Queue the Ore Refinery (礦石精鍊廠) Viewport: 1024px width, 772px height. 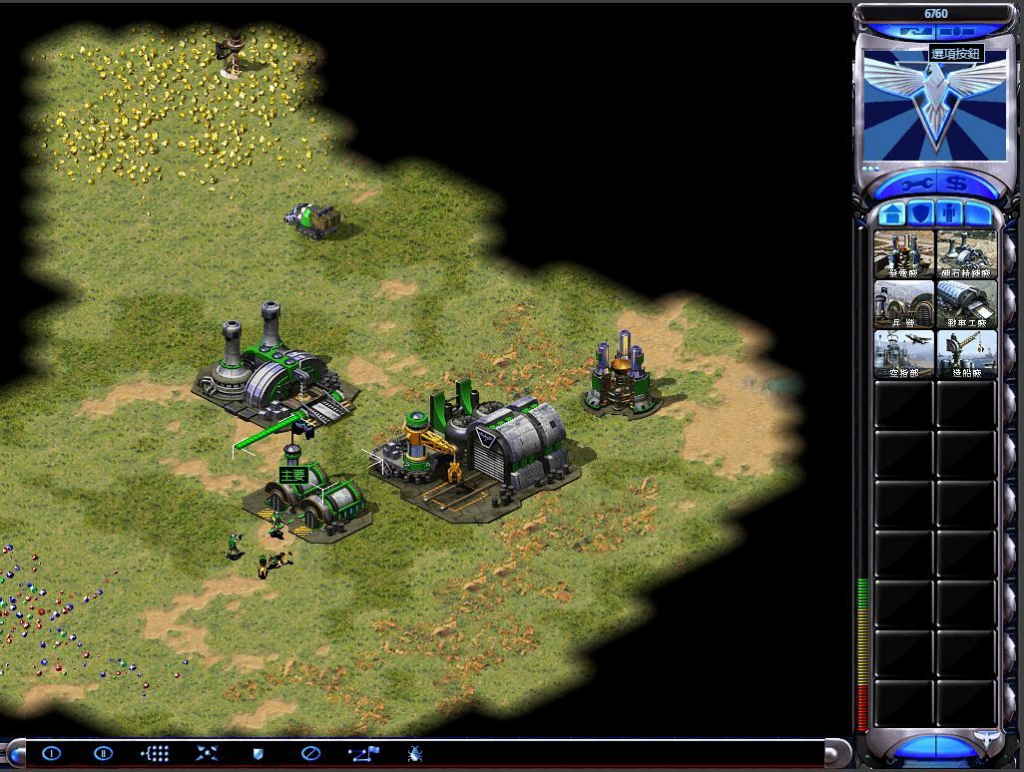click(966, 253)
